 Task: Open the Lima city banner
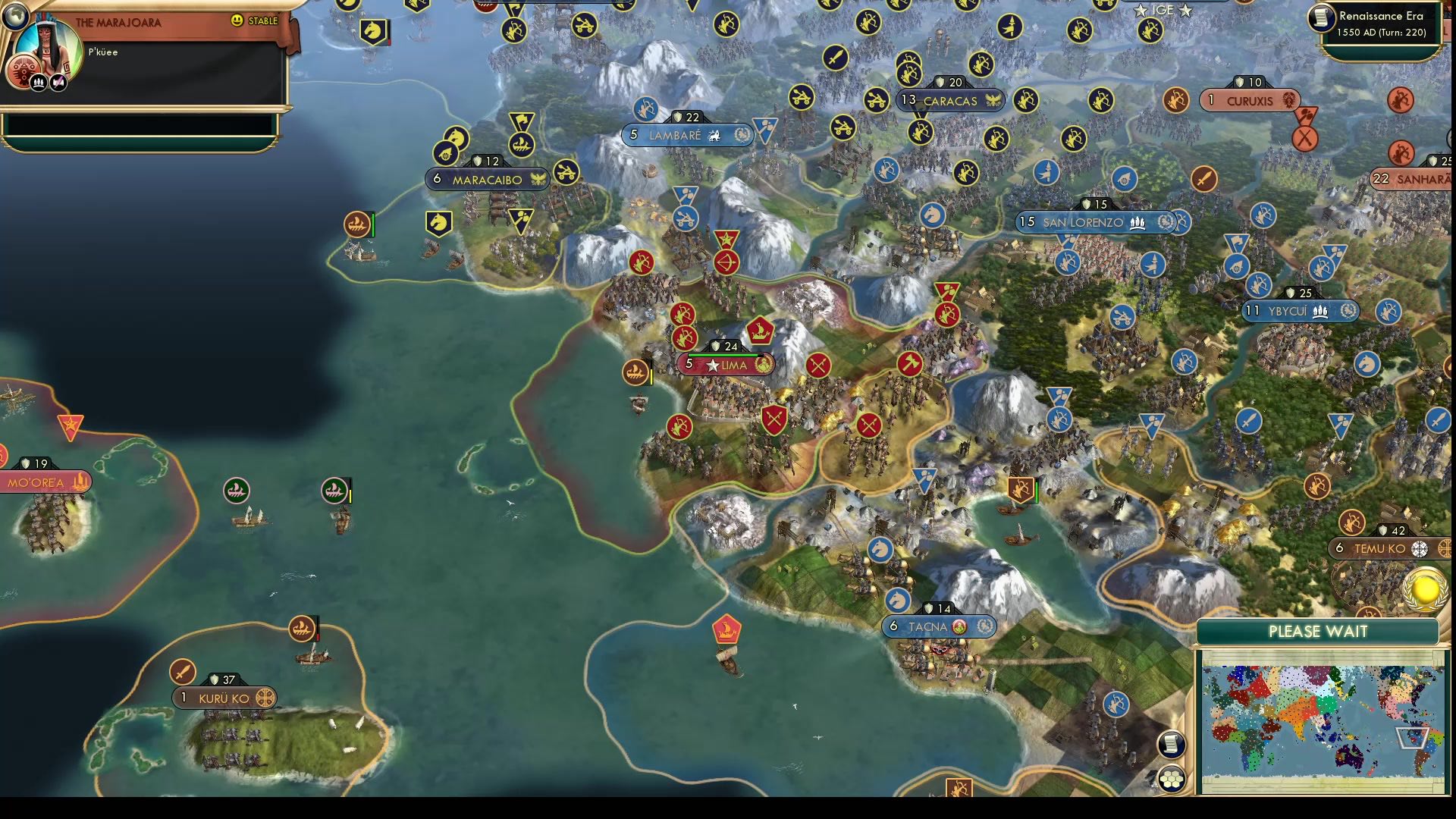[725, 365]
